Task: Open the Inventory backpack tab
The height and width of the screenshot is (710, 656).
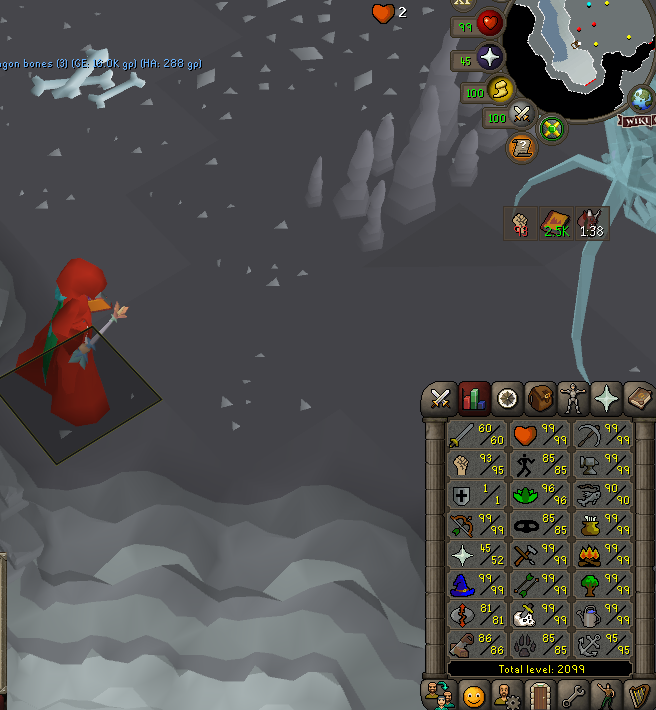Action: 541,398
